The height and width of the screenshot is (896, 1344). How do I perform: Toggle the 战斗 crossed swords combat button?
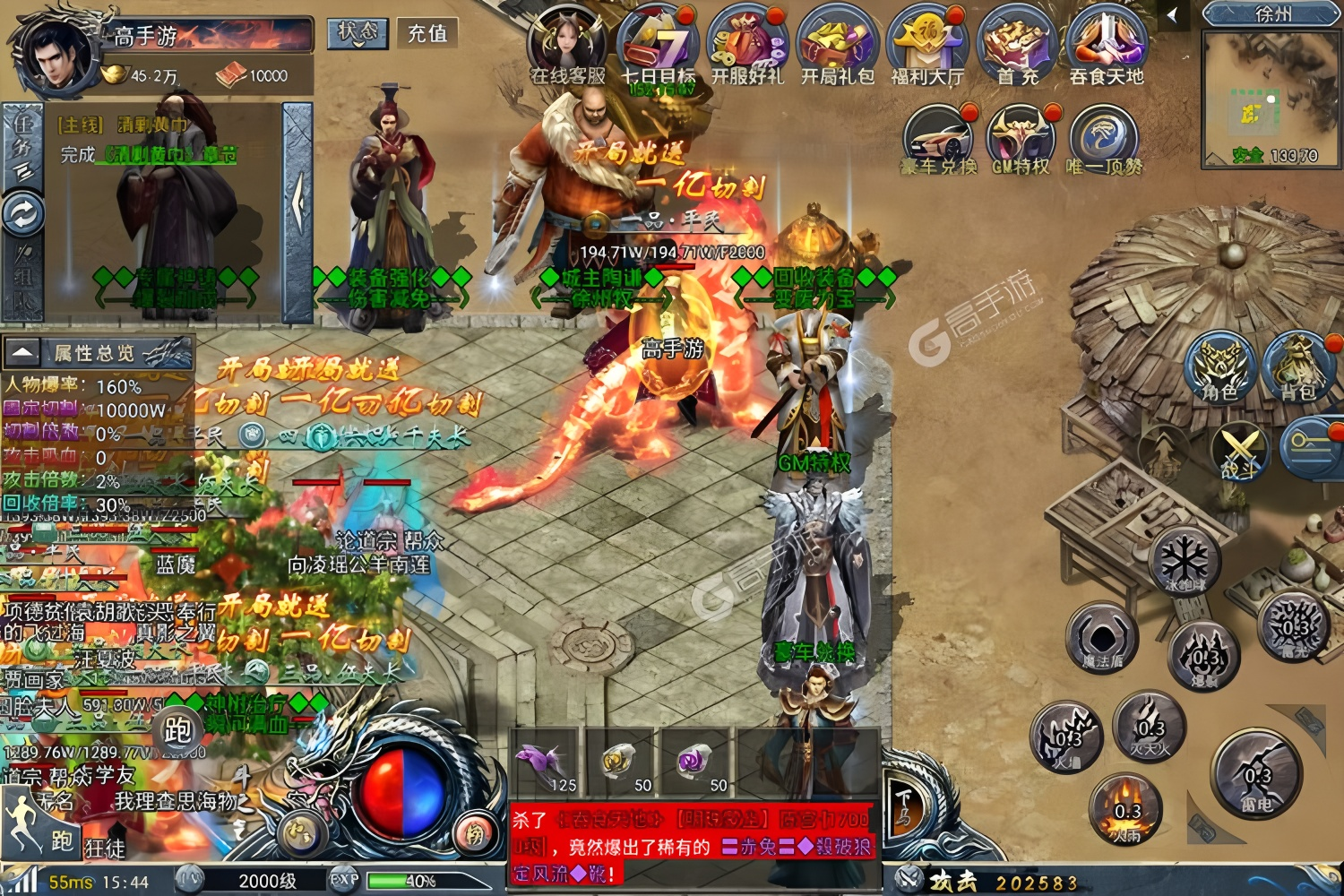(x=1239, y=451)
